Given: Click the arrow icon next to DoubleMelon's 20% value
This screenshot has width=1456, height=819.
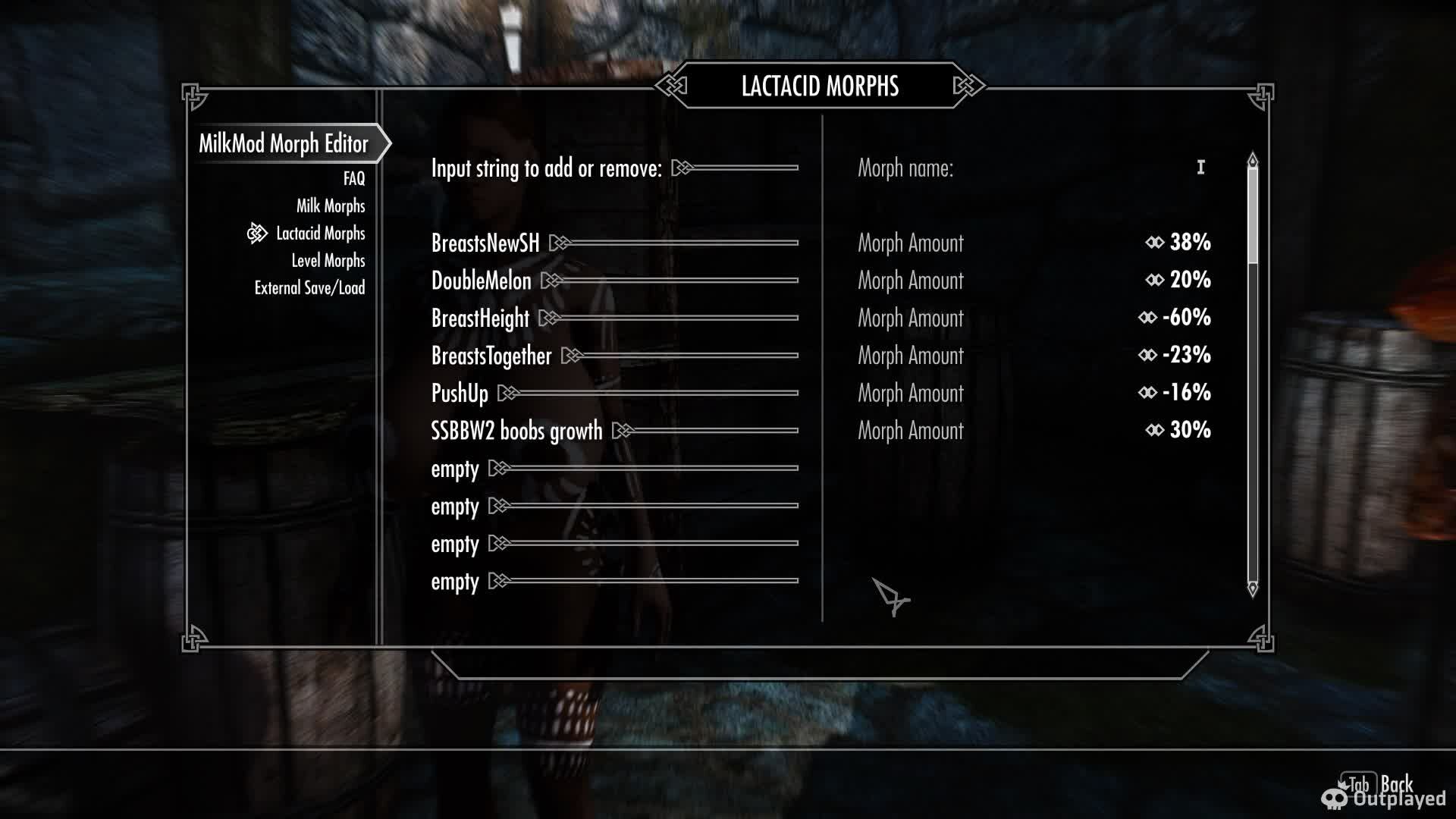Looking at the screenshot, I should [x=1154, y=281].
